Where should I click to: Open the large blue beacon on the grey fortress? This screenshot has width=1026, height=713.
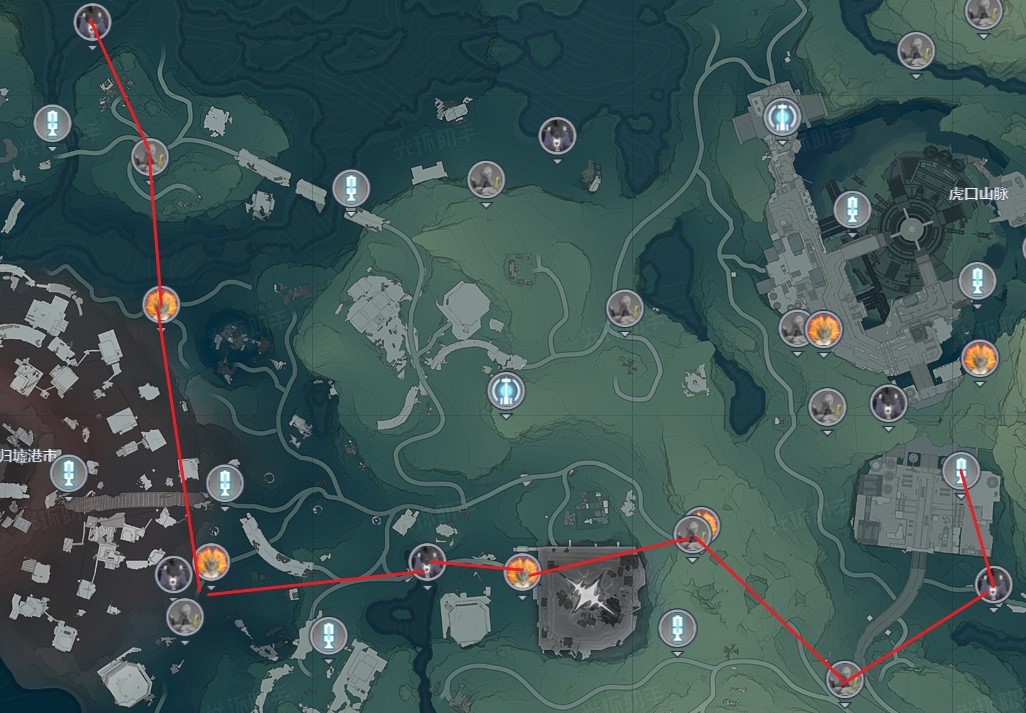pyautogui.click(x=782, y=118)
